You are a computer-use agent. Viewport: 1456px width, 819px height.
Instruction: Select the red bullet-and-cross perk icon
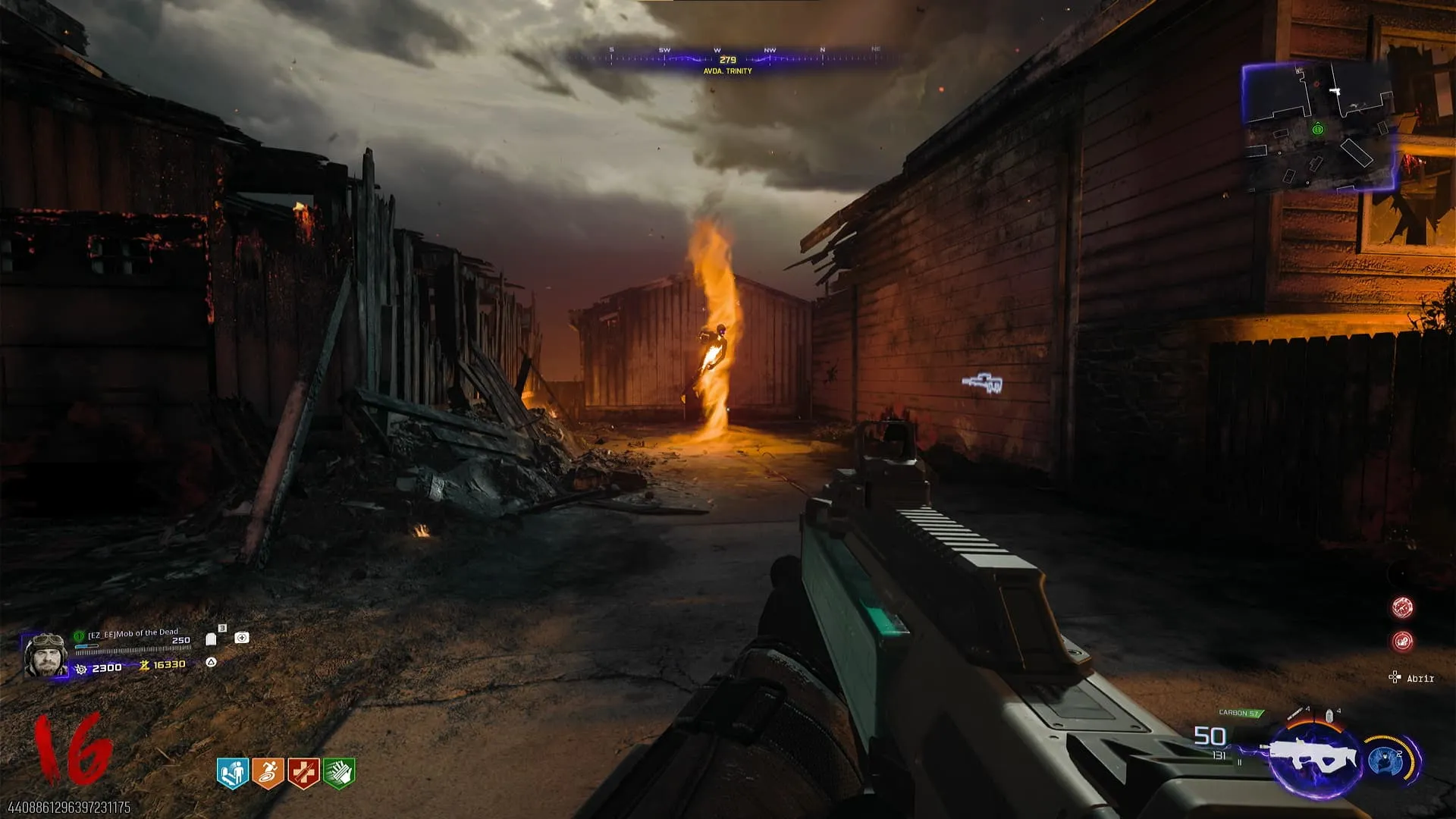303,773
